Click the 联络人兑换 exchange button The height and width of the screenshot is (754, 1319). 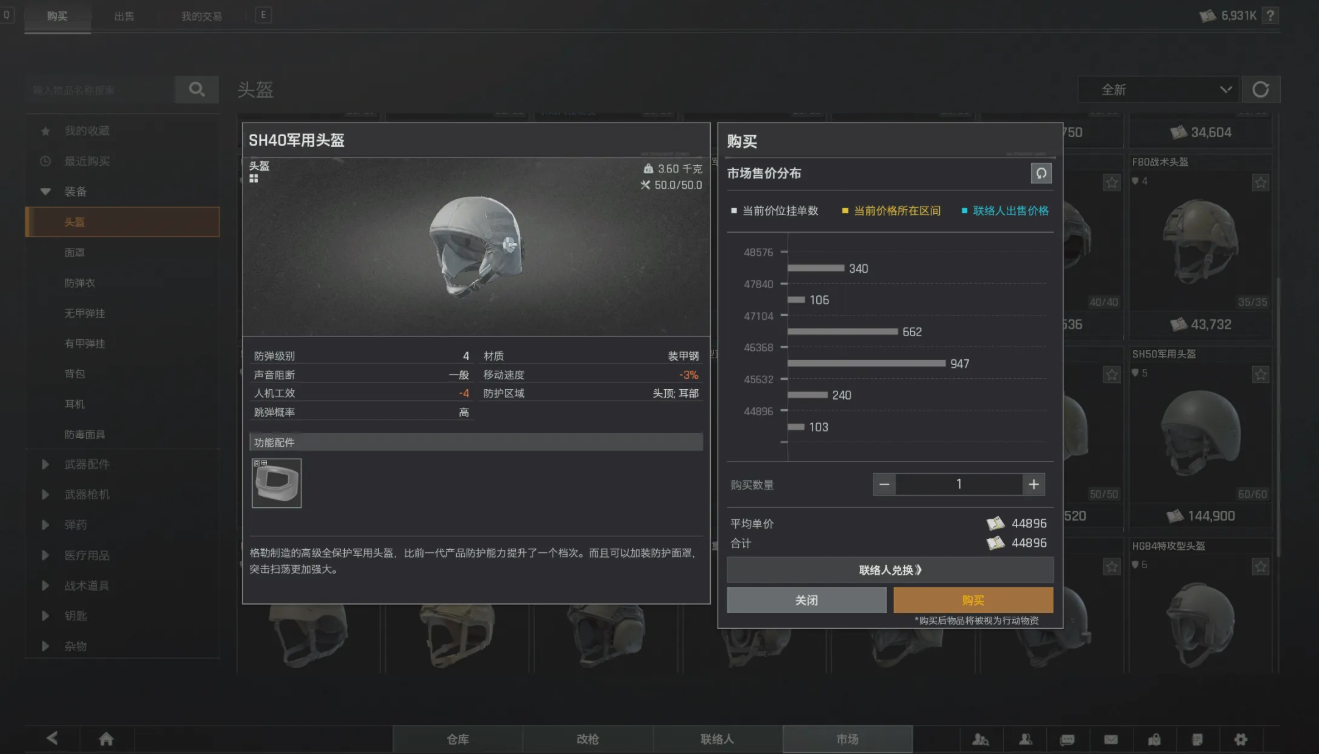889,568
